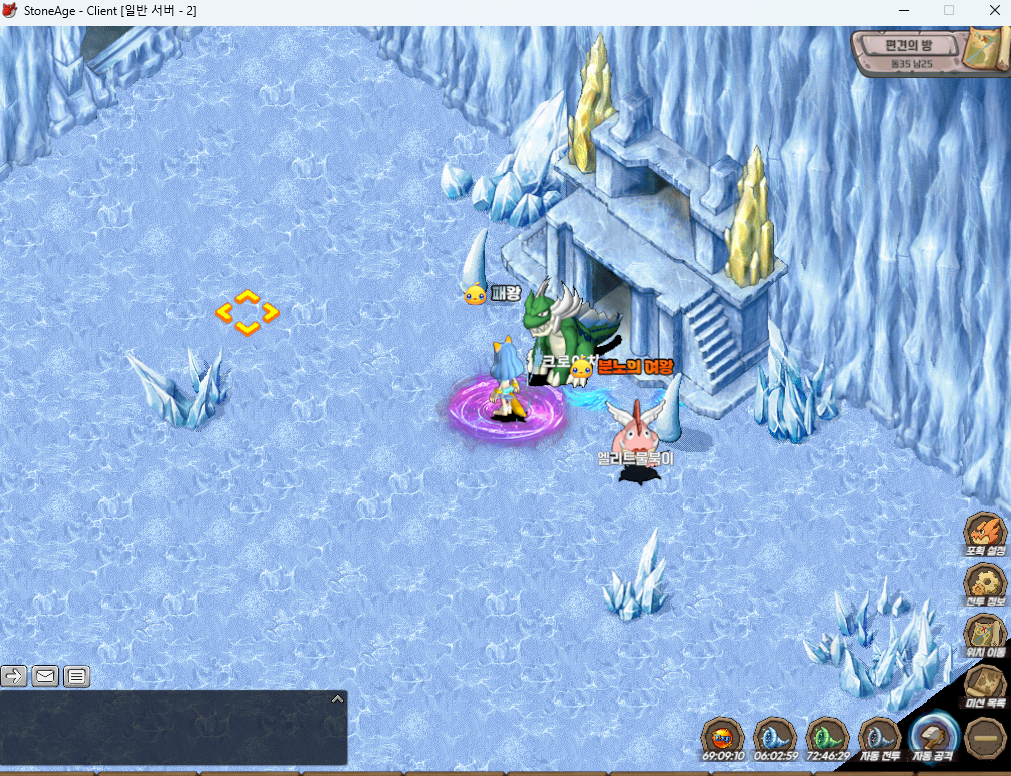Expand the chat box with the caret
Image resolution: width=1011 pixels, height=776 pixels.
337,698
